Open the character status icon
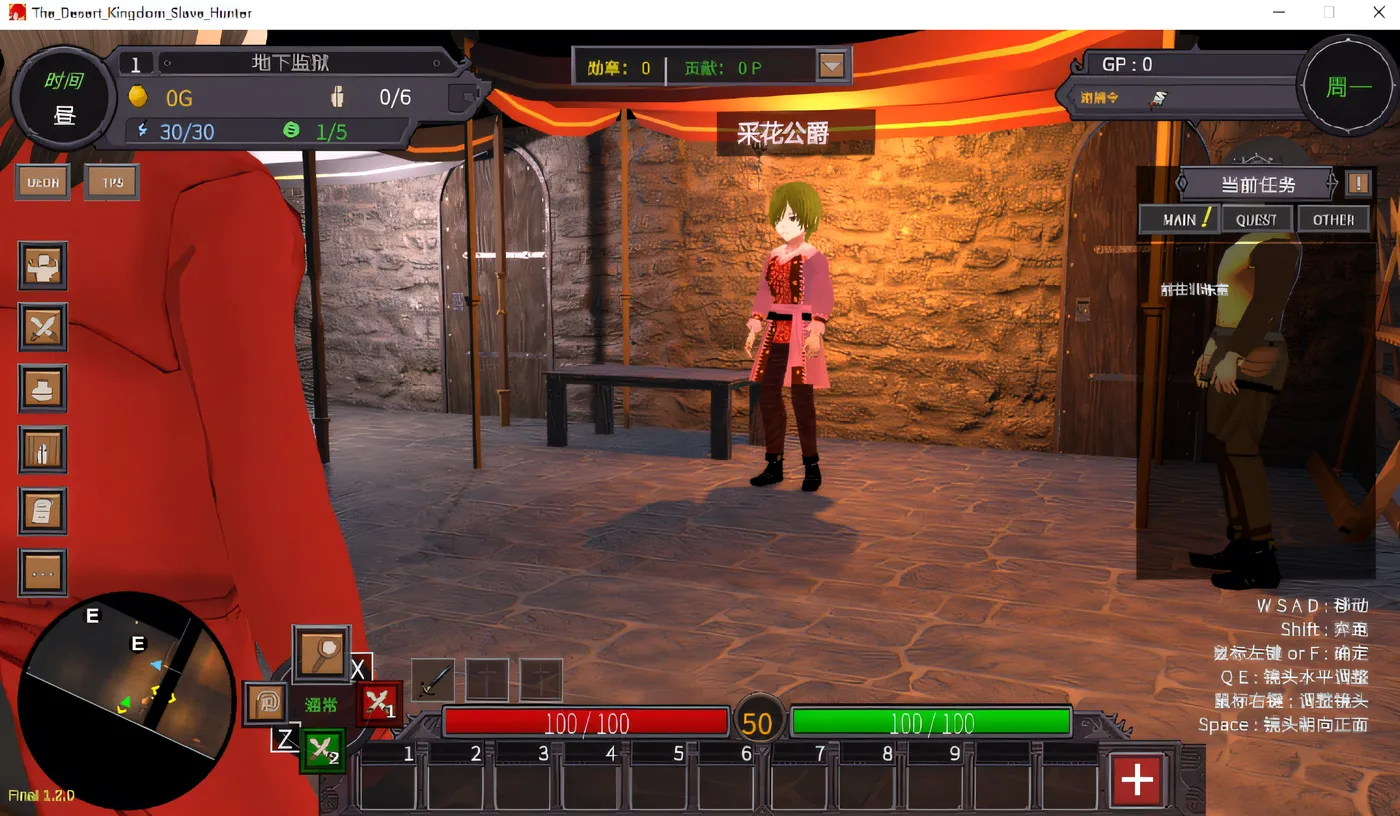 [x=43, y=265]
